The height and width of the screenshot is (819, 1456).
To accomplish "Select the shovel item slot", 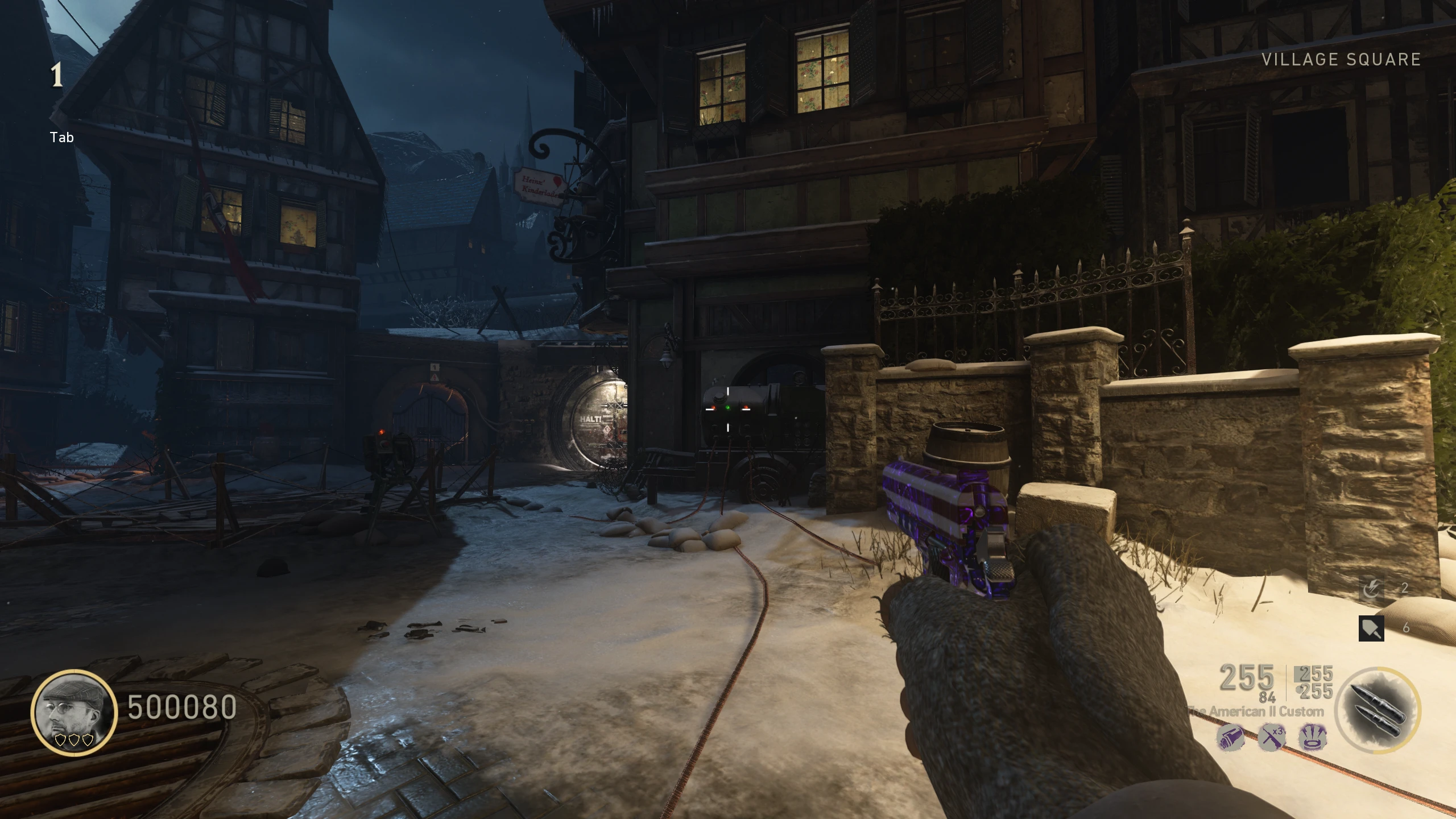I will pos(1371,628).
